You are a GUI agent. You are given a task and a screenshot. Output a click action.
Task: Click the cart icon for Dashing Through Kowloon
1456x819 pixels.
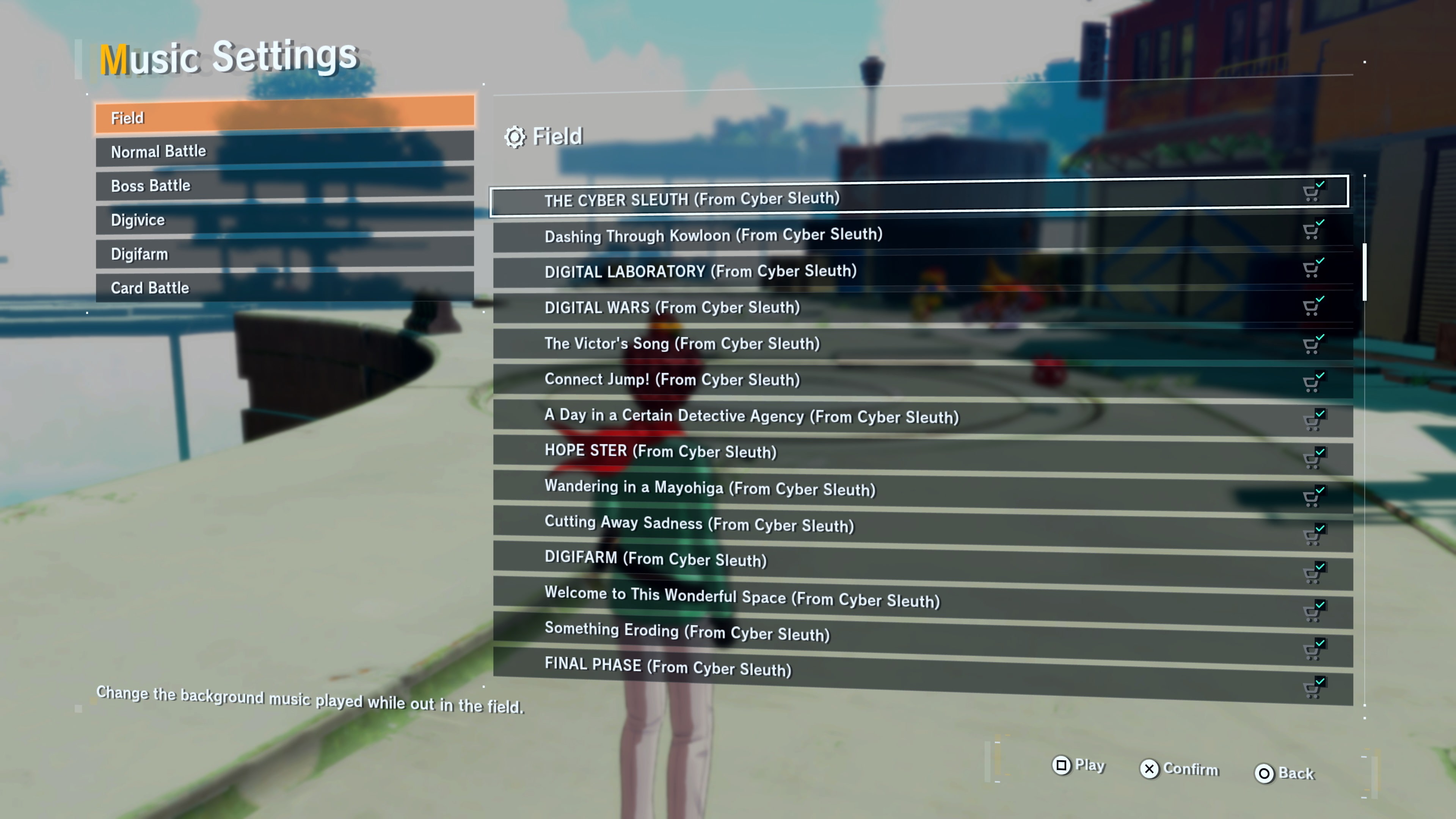(1312, 231)
